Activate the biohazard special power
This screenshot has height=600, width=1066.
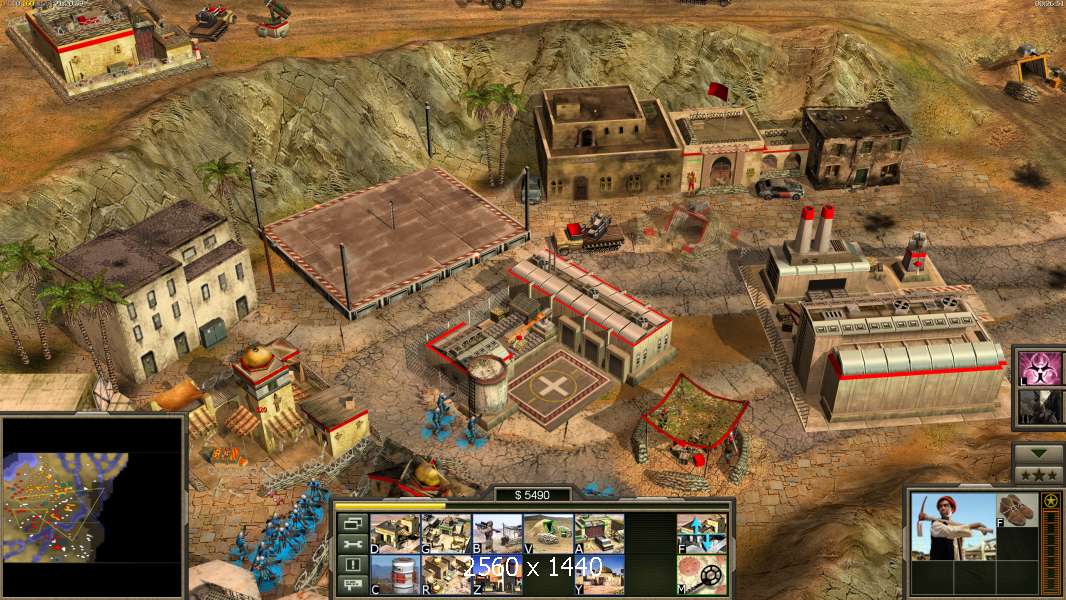tap(1041, 368)
